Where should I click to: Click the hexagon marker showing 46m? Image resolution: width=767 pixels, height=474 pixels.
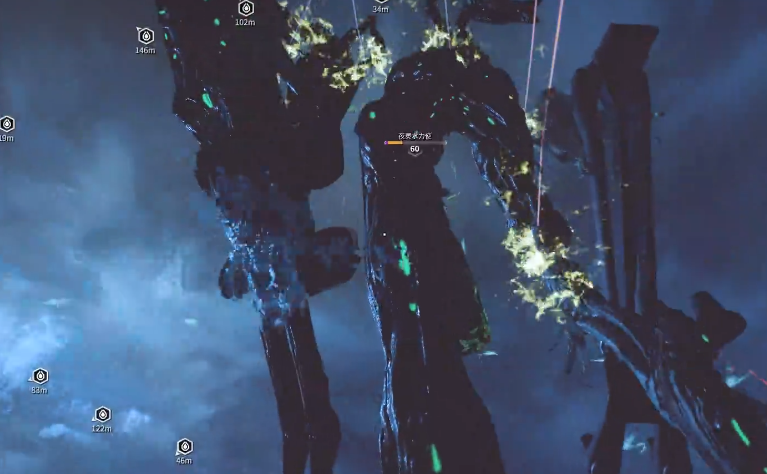(184, 446)
